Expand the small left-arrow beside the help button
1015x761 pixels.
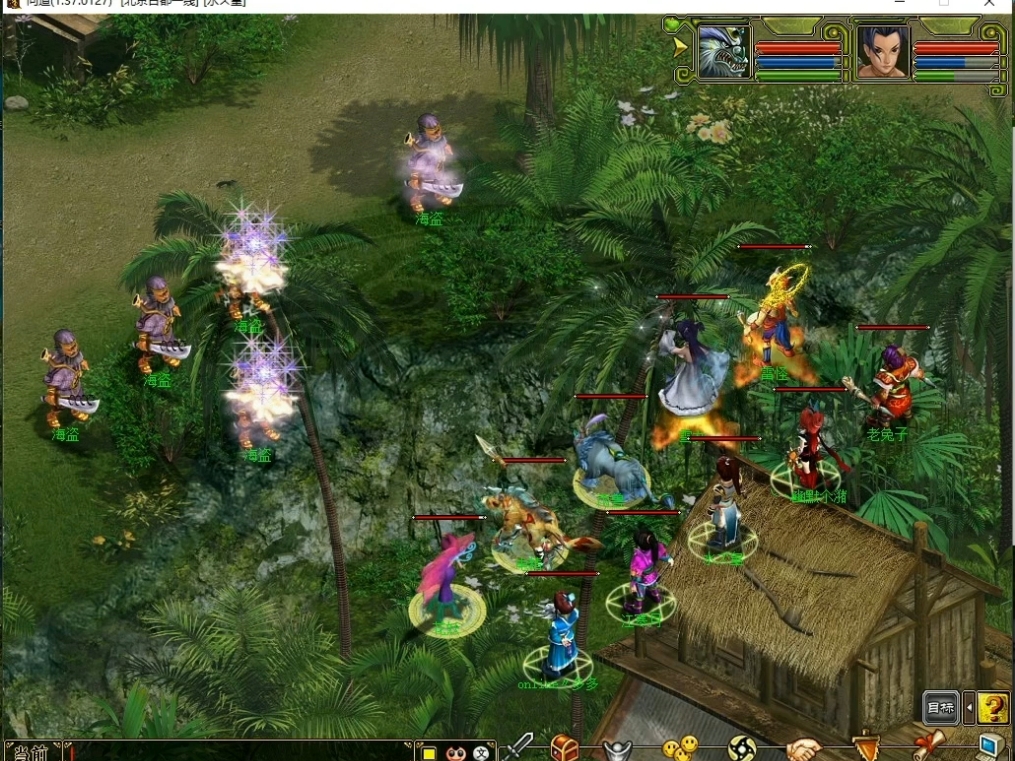coord(968,708)
